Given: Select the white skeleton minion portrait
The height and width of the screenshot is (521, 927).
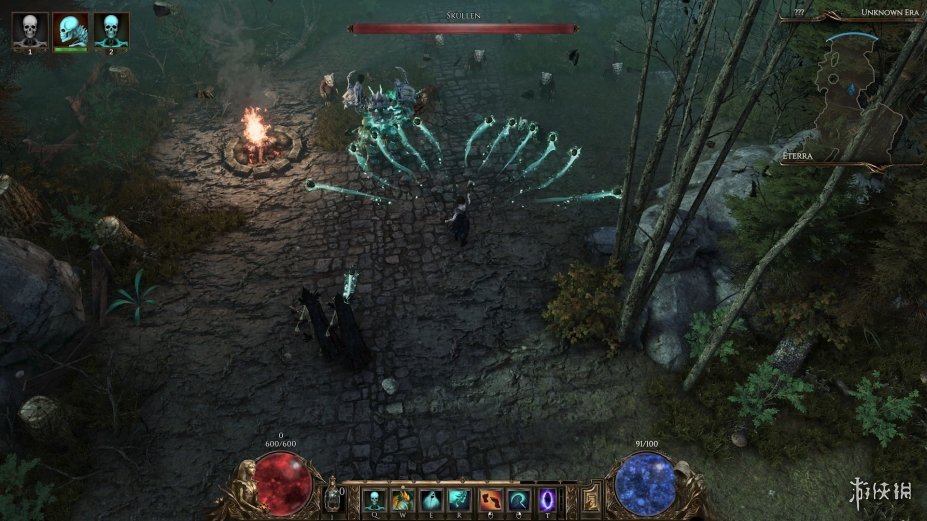Looking at the screenshot, I should (30, 30).
